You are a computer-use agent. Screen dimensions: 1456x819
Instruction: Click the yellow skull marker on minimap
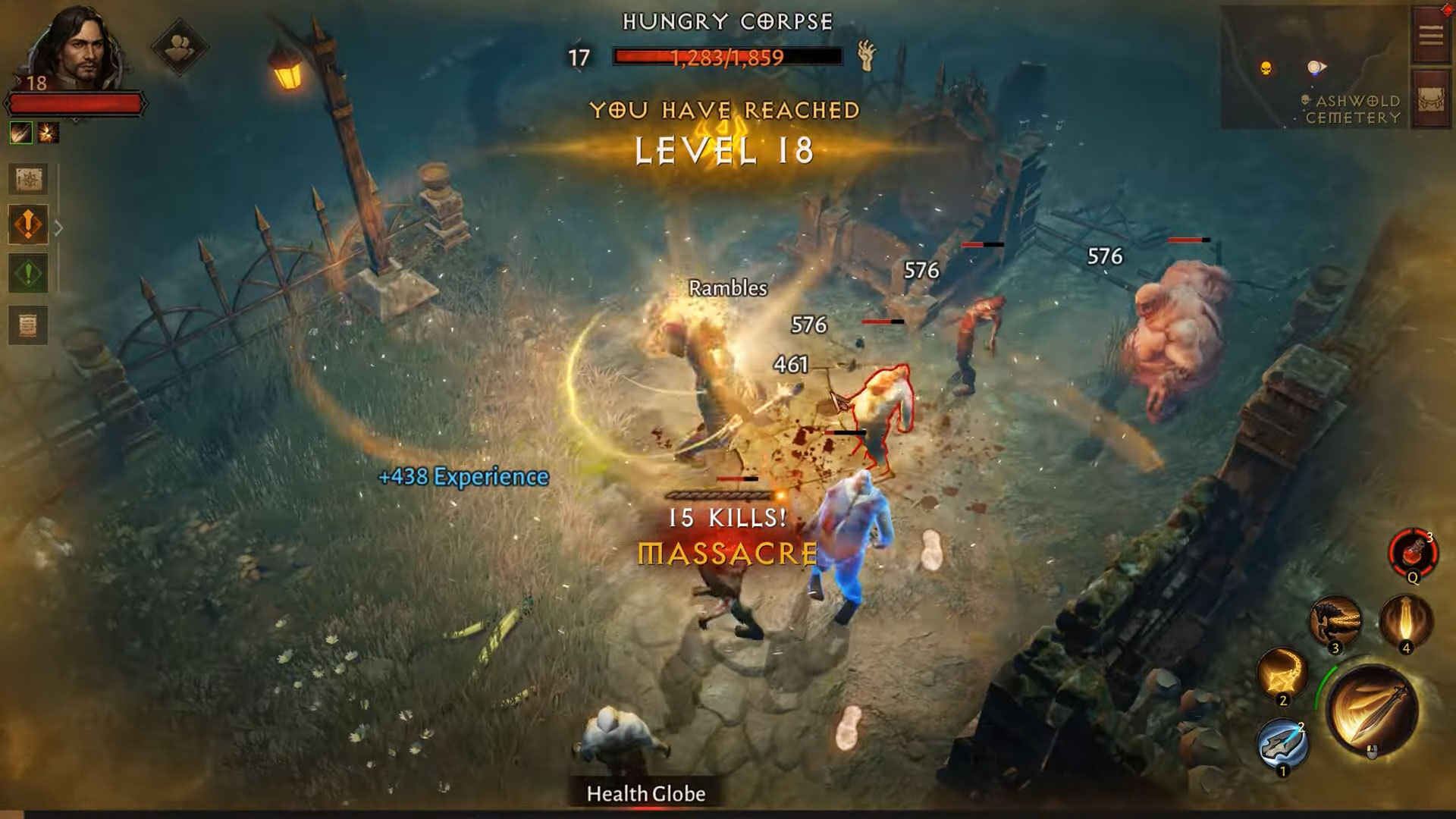pos(1266,69)
